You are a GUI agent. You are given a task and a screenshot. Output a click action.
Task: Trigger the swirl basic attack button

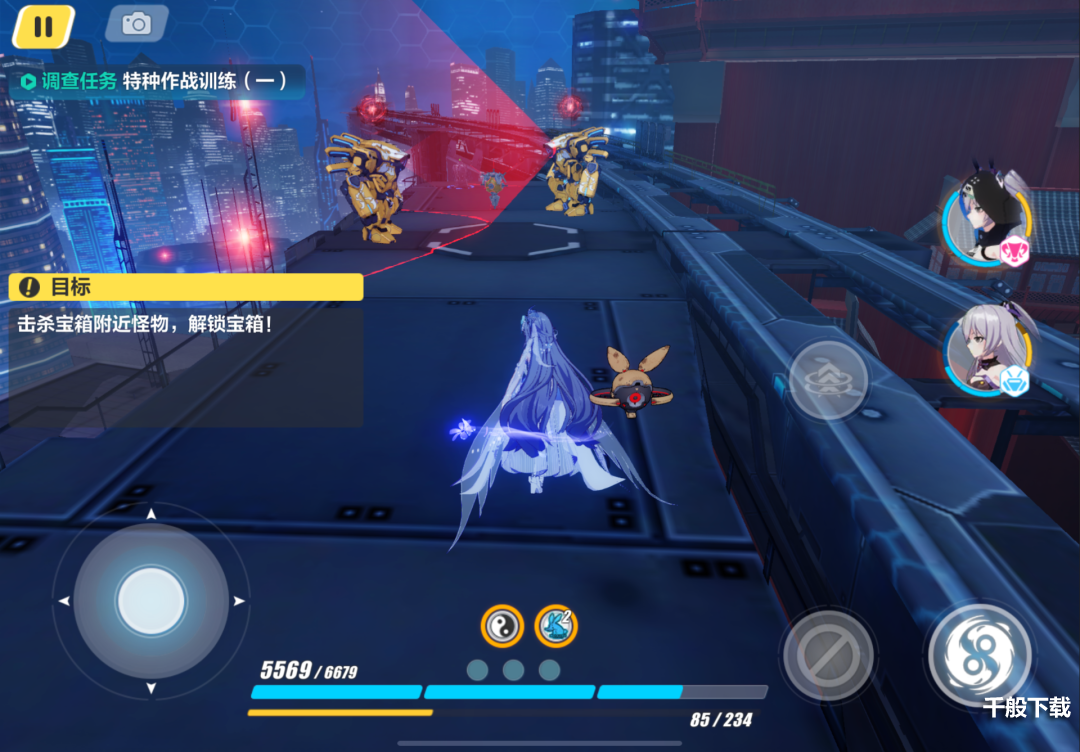(x=980, y=654)
